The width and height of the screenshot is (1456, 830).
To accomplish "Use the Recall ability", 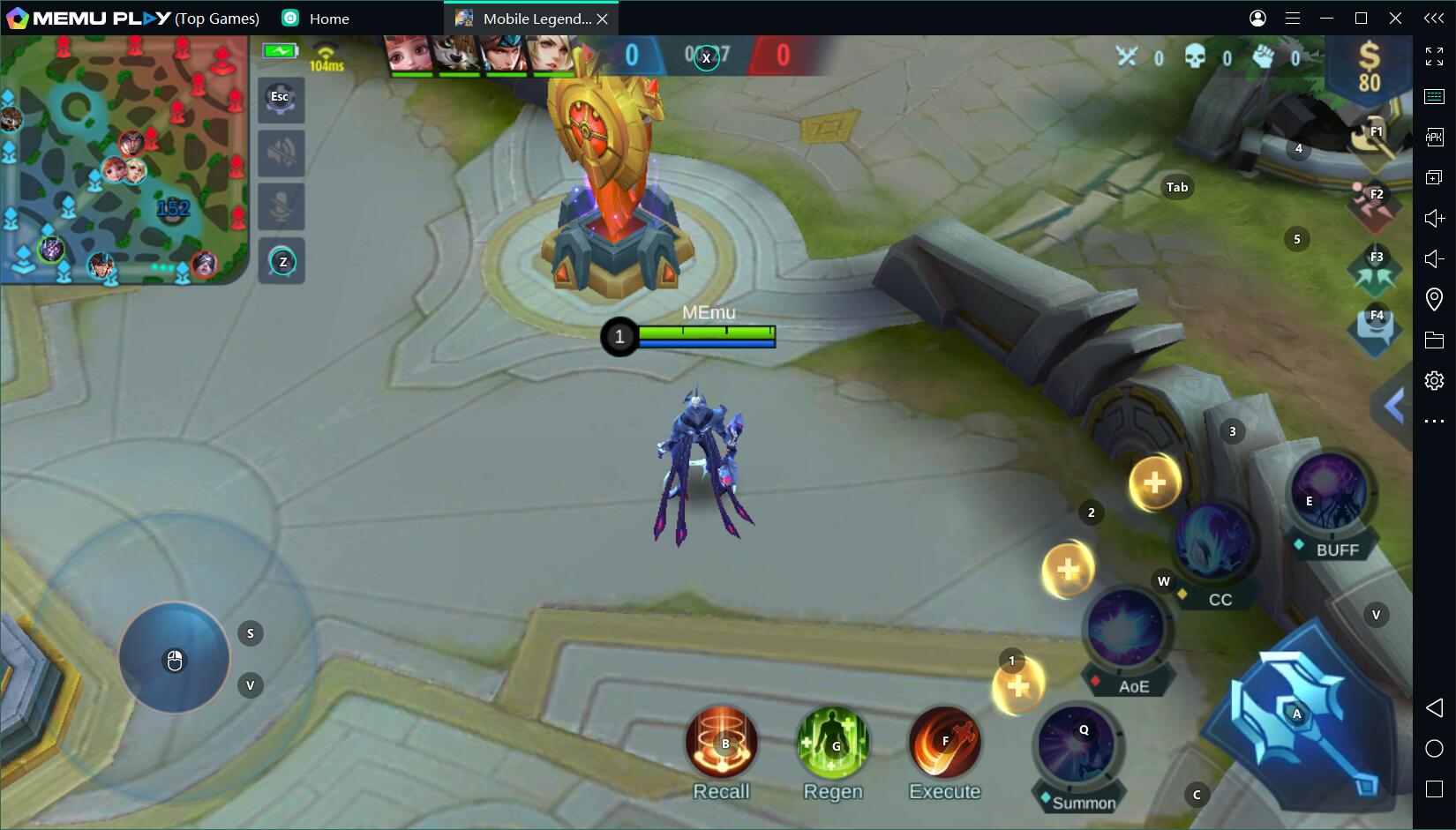I will pyautogui.click(x=722, y=744).
